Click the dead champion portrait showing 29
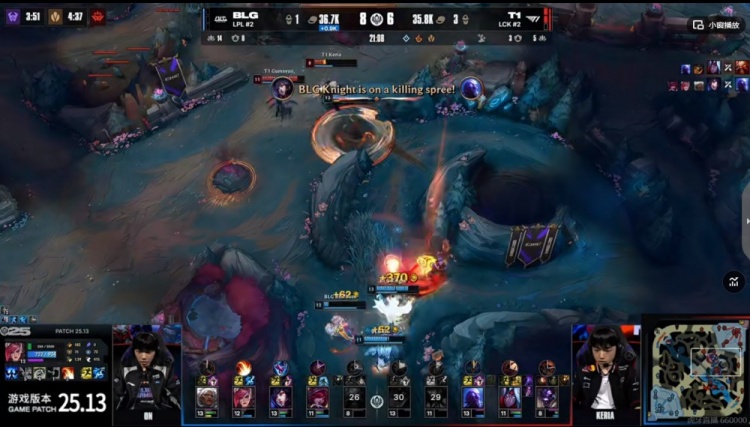This screenshot has height=427, width=750. pos(435,397)
